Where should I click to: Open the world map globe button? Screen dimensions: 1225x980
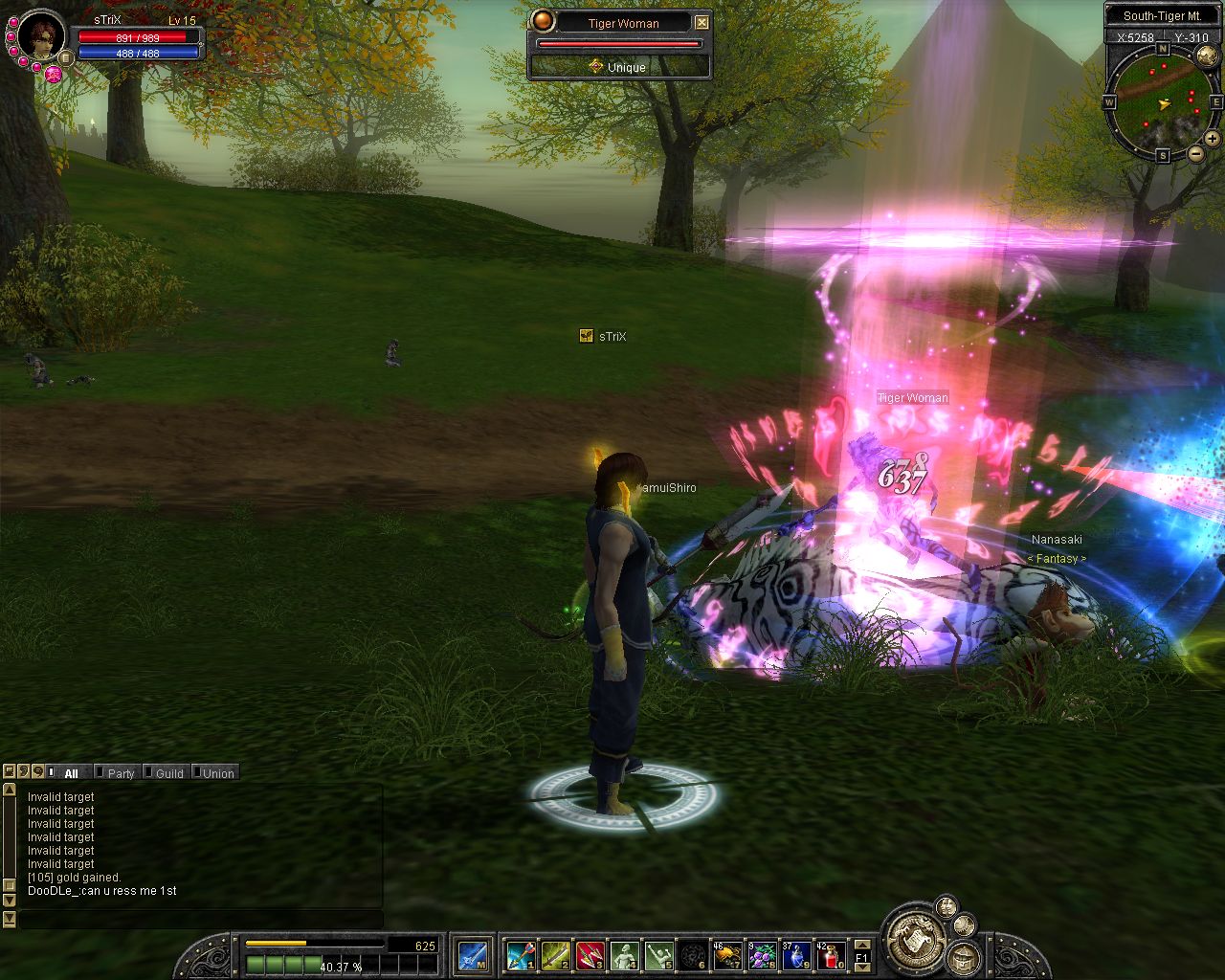pyautogui.click(x=1206, y=56)
